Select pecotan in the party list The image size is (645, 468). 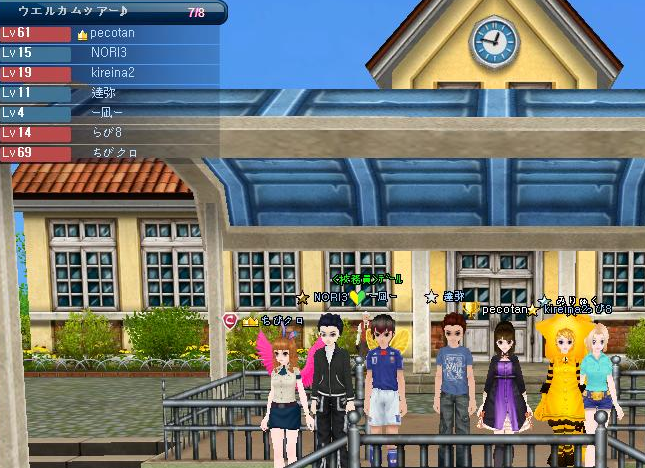point(110,33)
